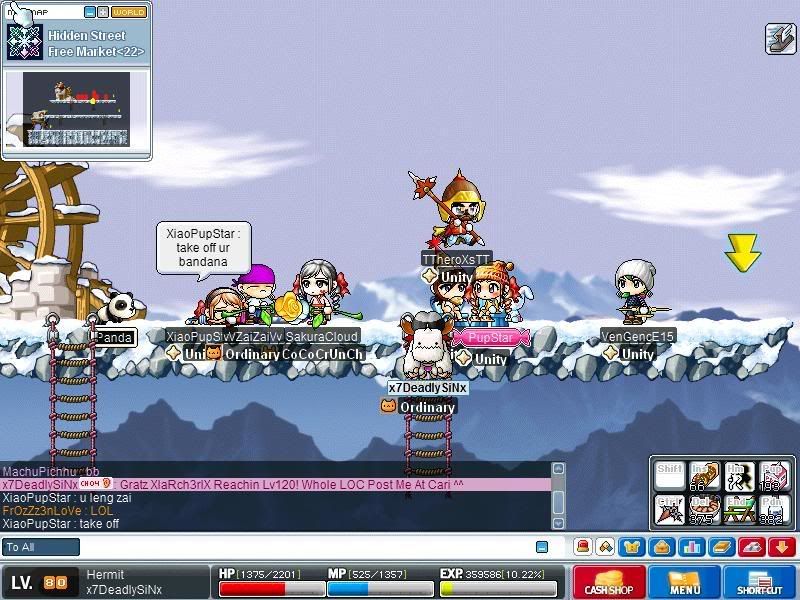800x600 pixels.
Task: Activate the Hm quickslot skill
Action: tap(740, 475)
